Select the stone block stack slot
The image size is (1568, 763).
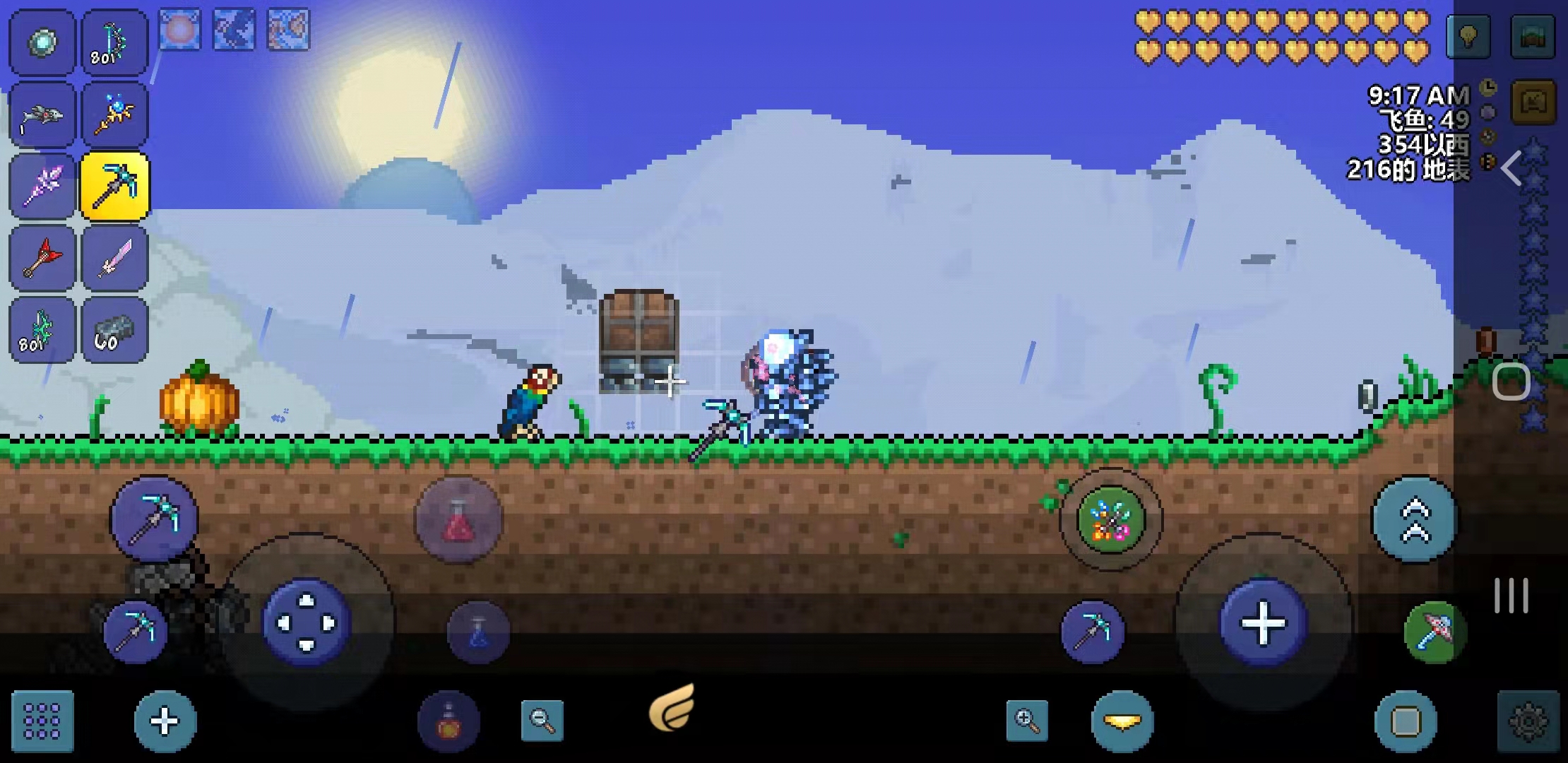click(114, 331)
